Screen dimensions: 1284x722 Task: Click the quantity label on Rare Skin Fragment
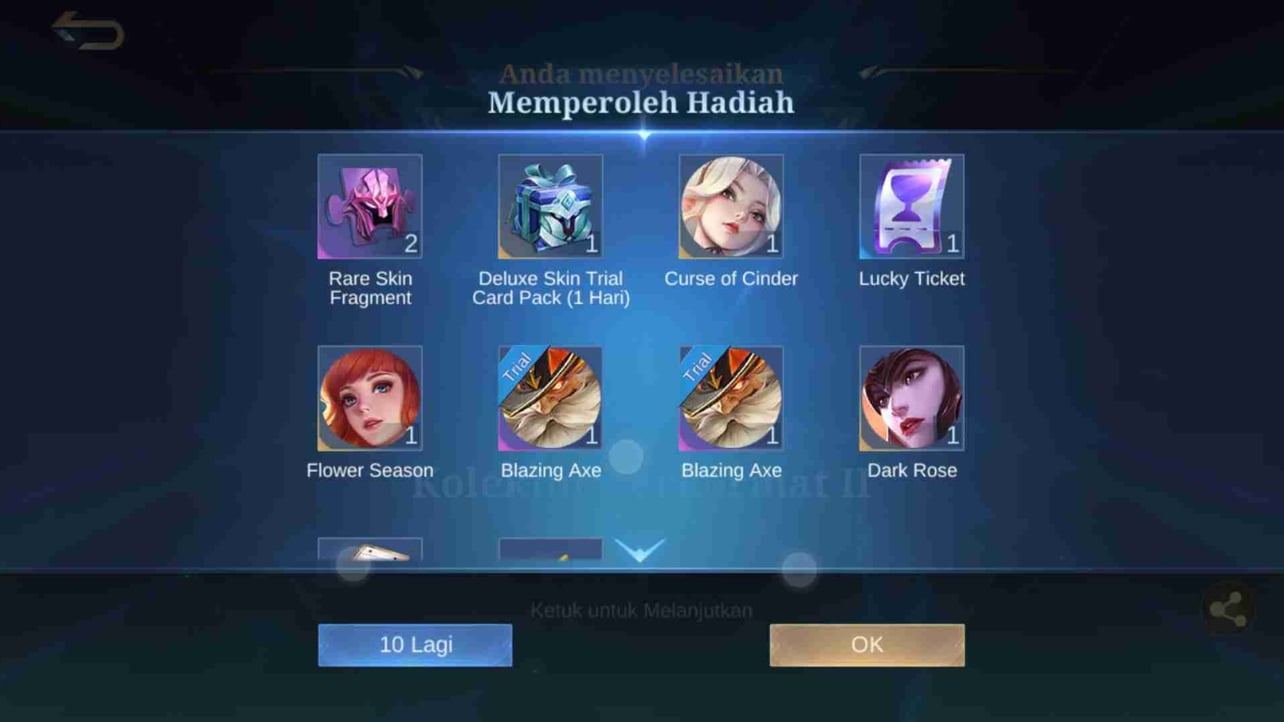pyautogui.click(x=411, y=243)
